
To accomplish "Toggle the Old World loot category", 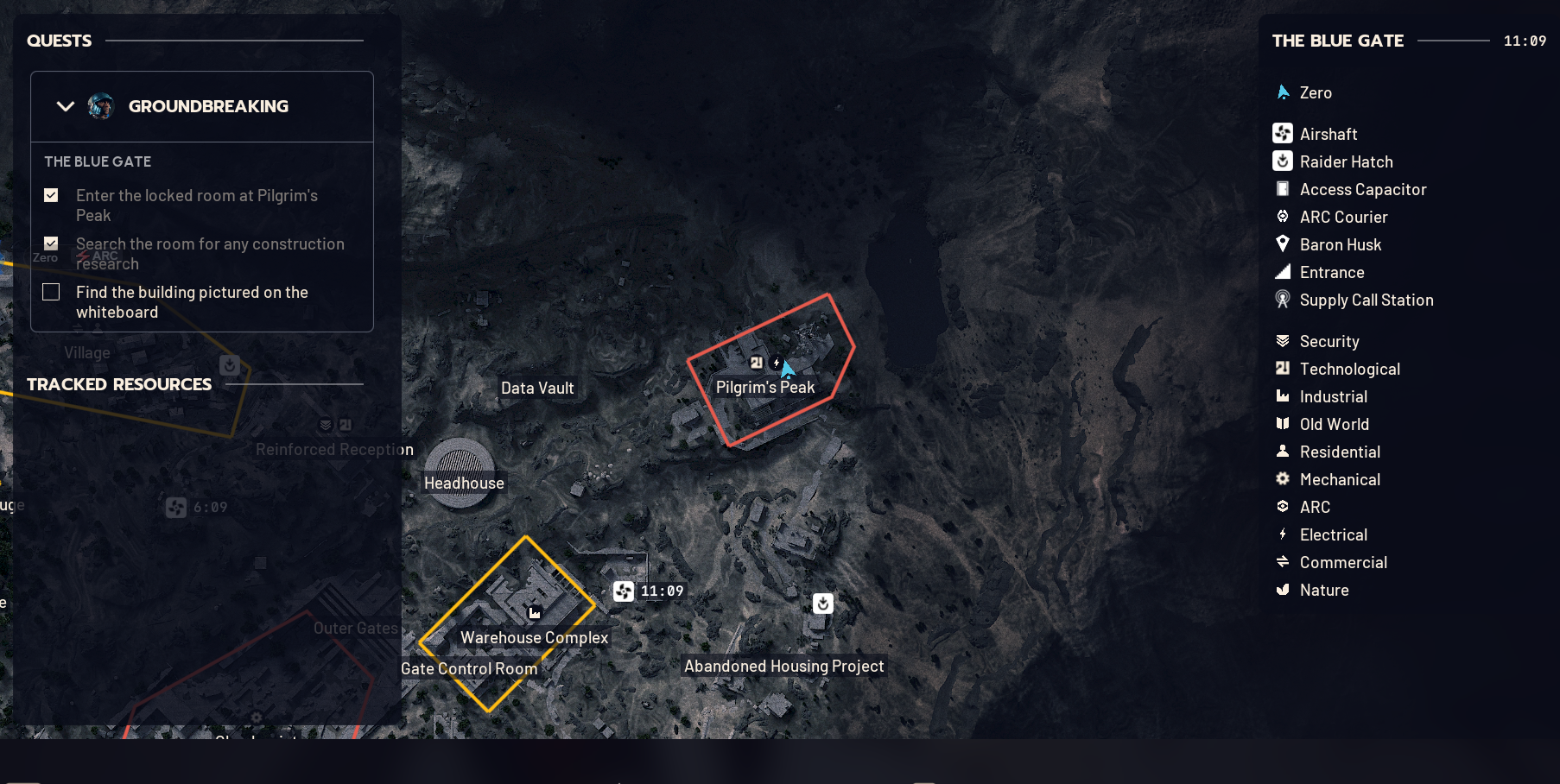I will (1334, 424).
